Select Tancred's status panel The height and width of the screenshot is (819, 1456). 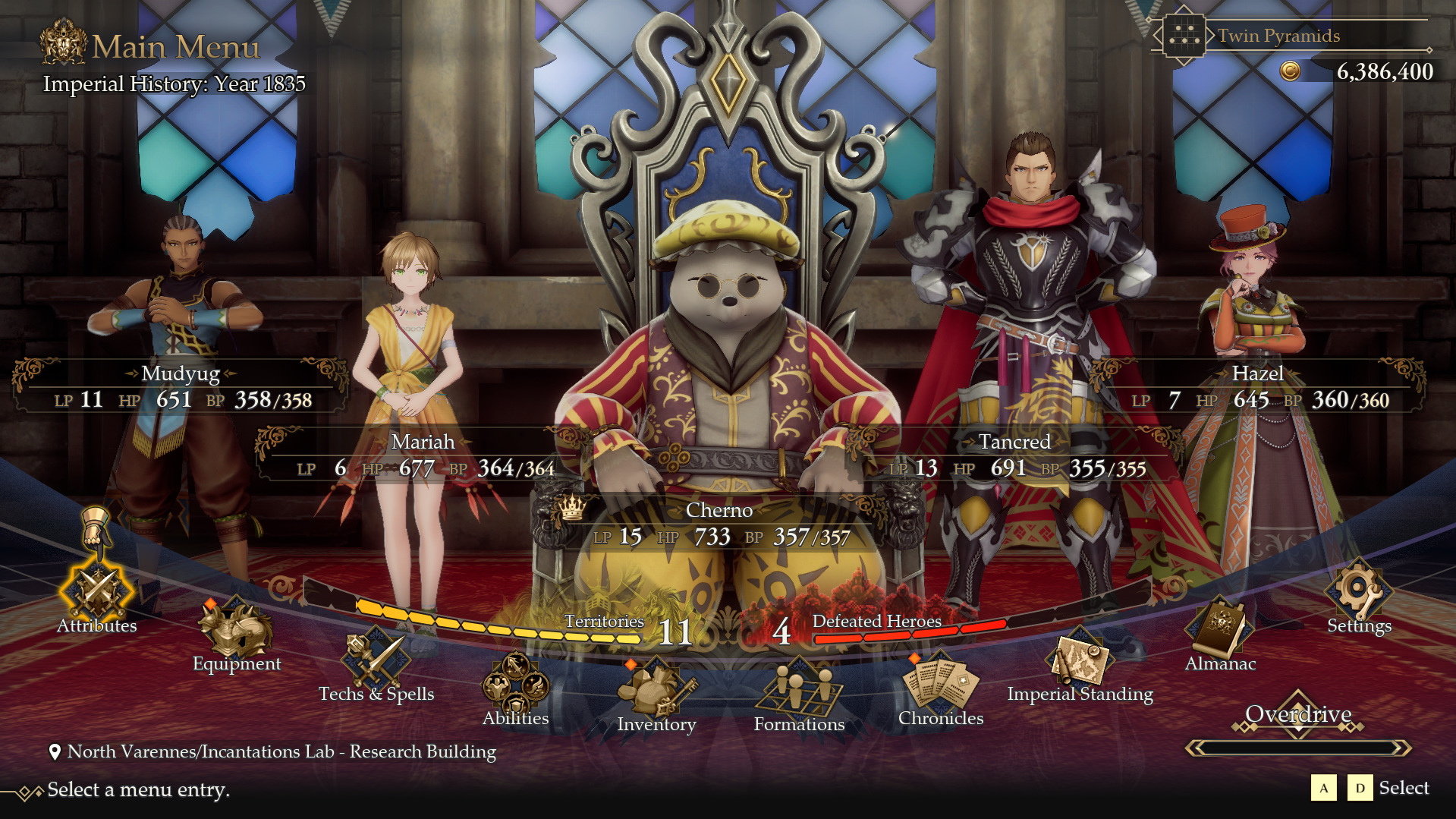coord(1014,455)
